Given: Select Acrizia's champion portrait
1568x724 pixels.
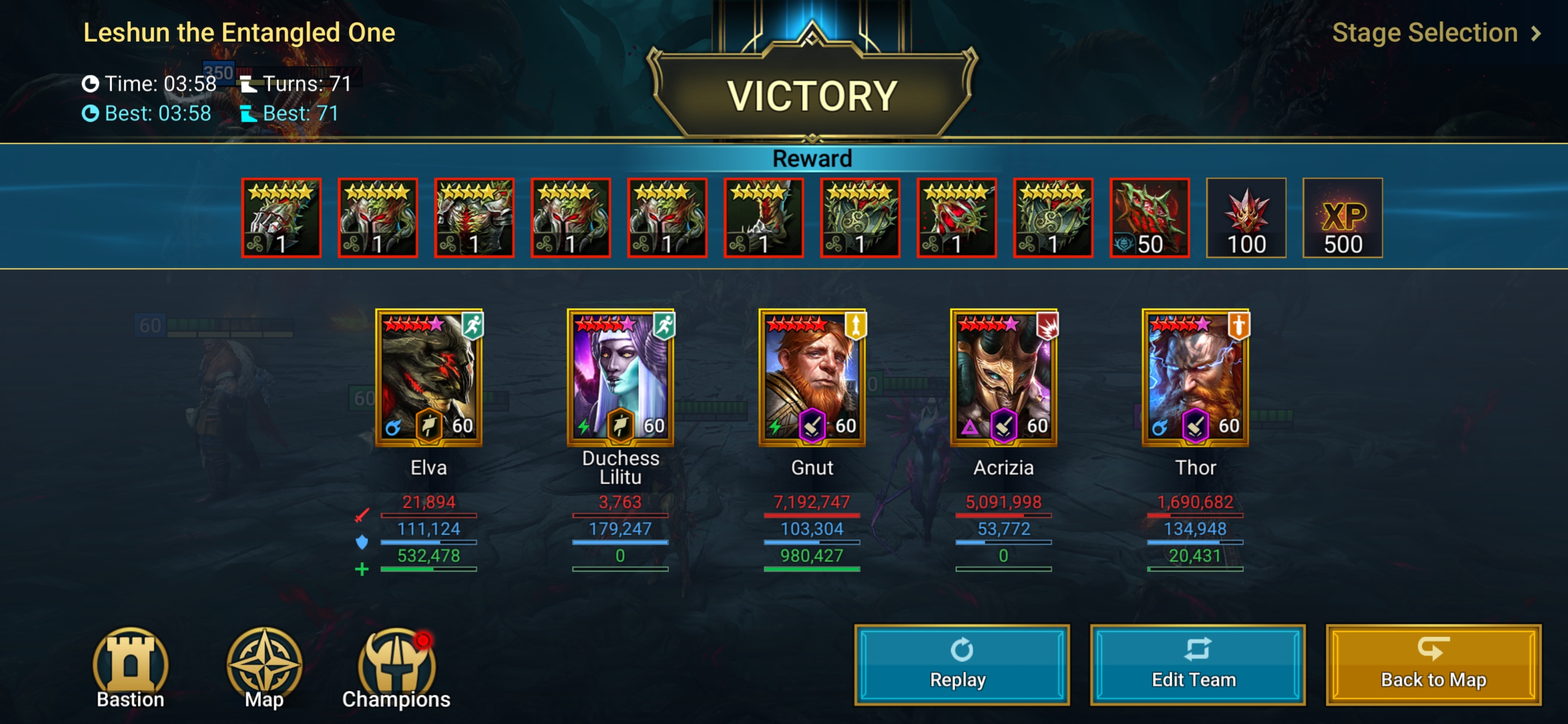Looking at the screenshot, I should [x=1003, y=377].
